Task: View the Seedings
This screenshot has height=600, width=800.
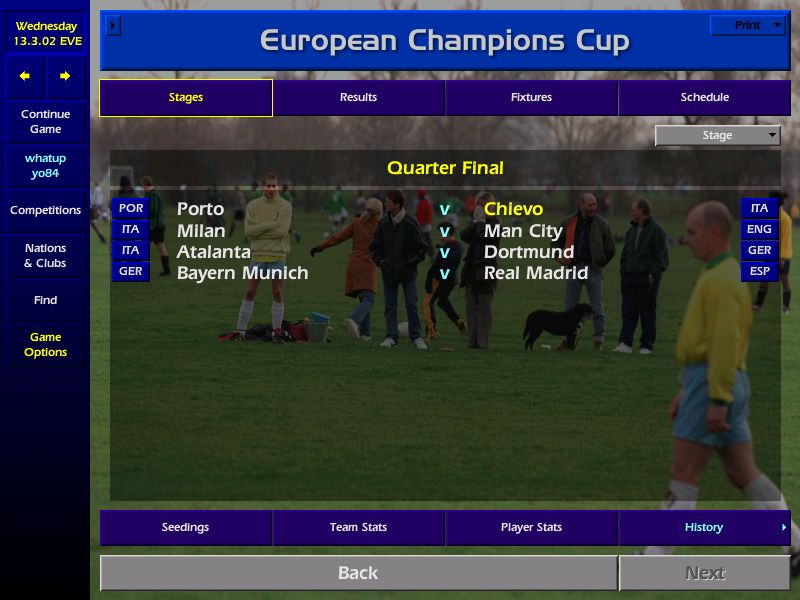Action: [x=185, y=527]
